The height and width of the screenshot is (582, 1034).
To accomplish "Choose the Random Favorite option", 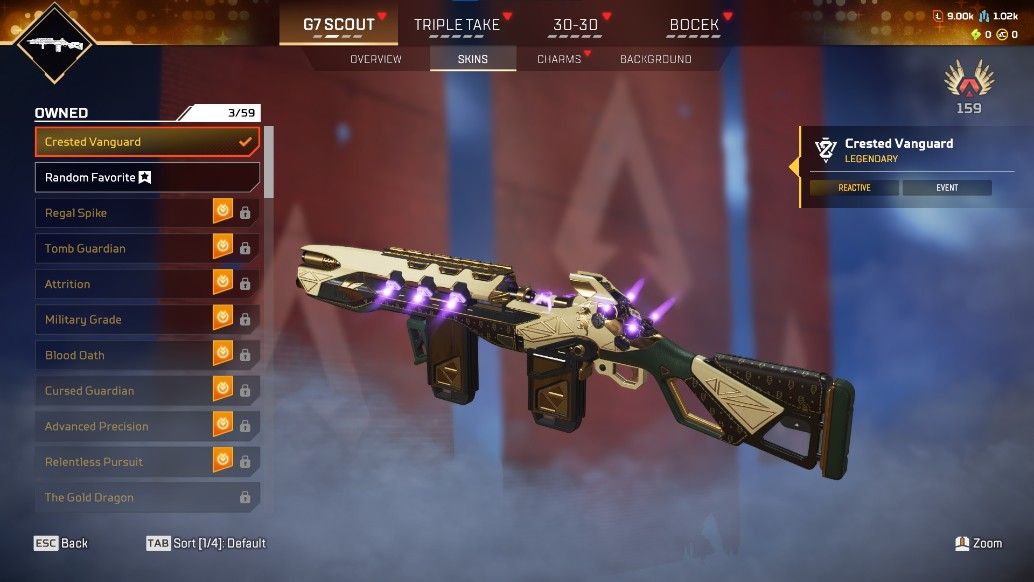I will [147, 177].
